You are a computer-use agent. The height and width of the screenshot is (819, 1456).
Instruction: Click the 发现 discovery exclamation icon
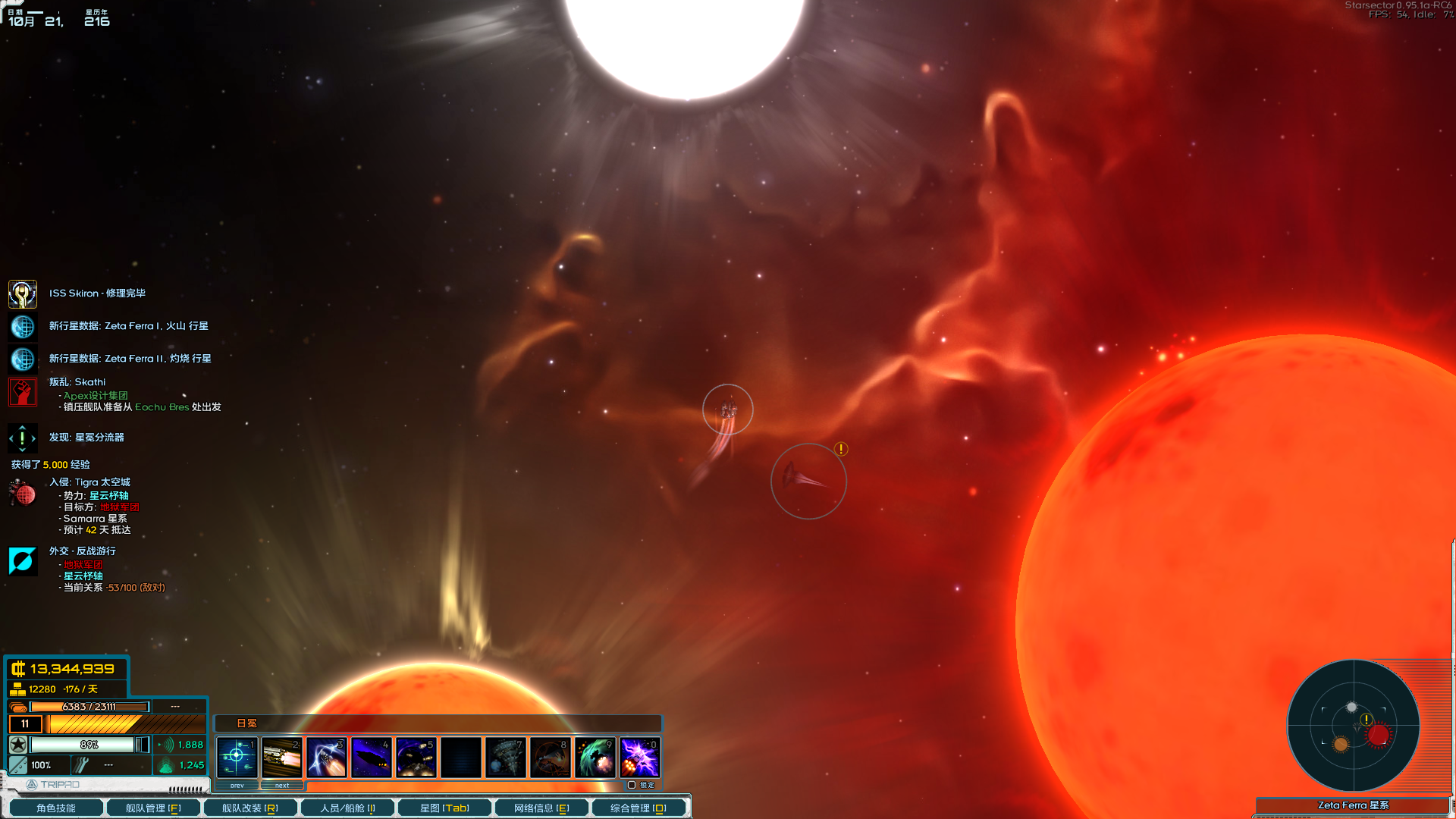coord(23,438)
